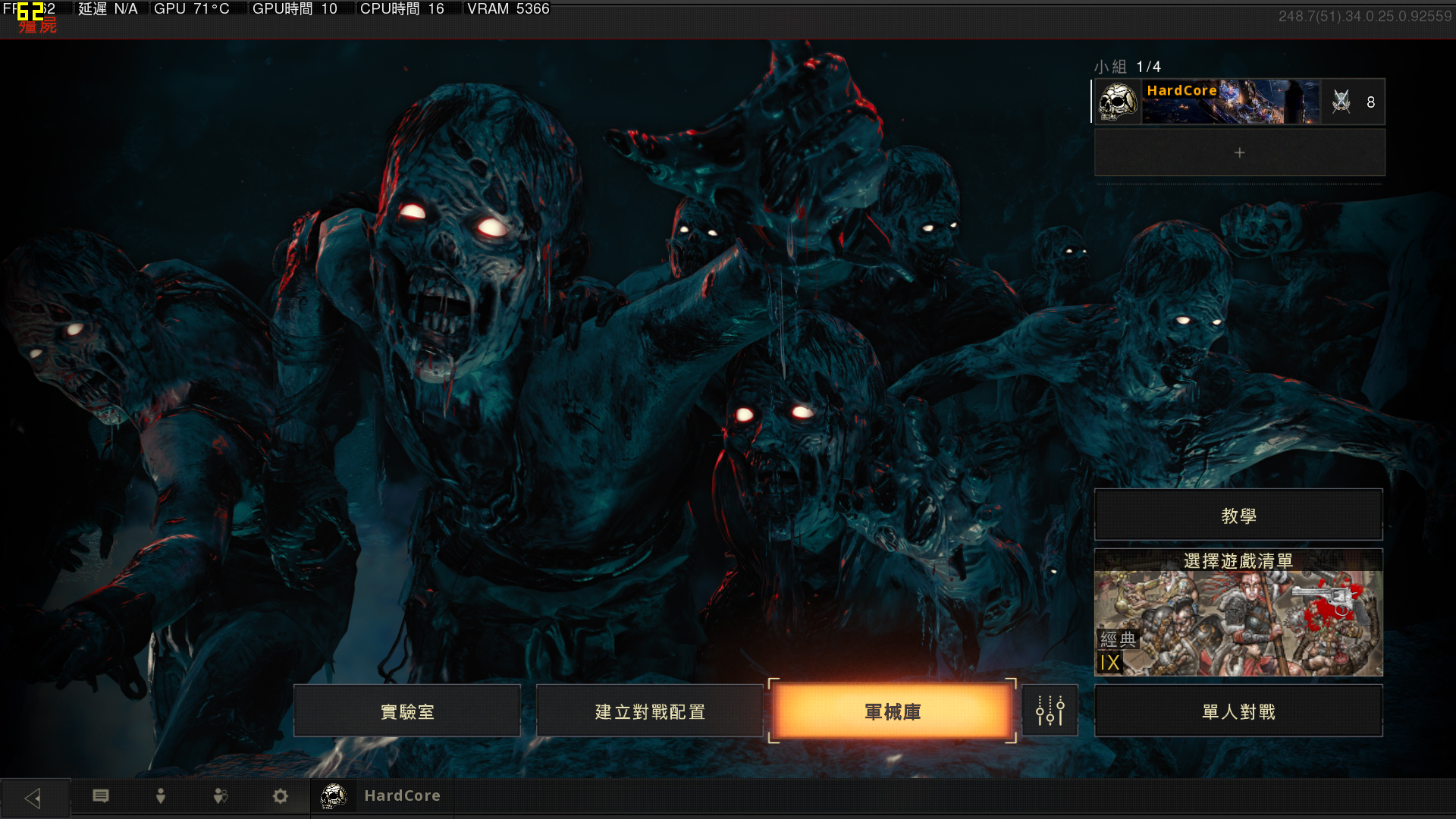Open the HardCore profile in bottom bar

coord(381,796)
